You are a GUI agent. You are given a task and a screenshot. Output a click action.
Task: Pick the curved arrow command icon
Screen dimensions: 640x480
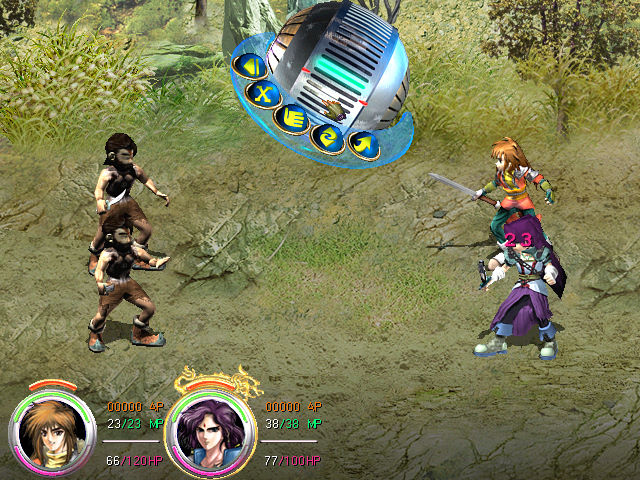tap(363, 143)
